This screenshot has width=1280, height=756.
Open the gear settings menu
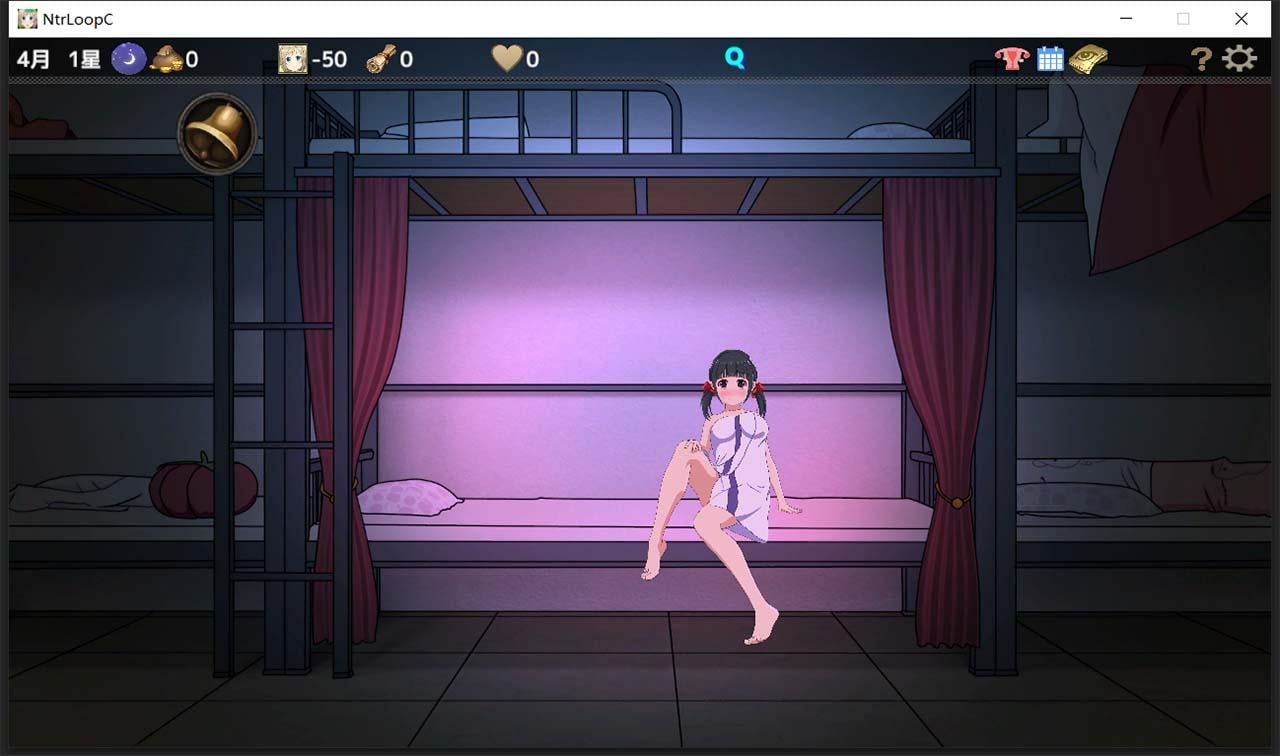[x=1239, y=58]
